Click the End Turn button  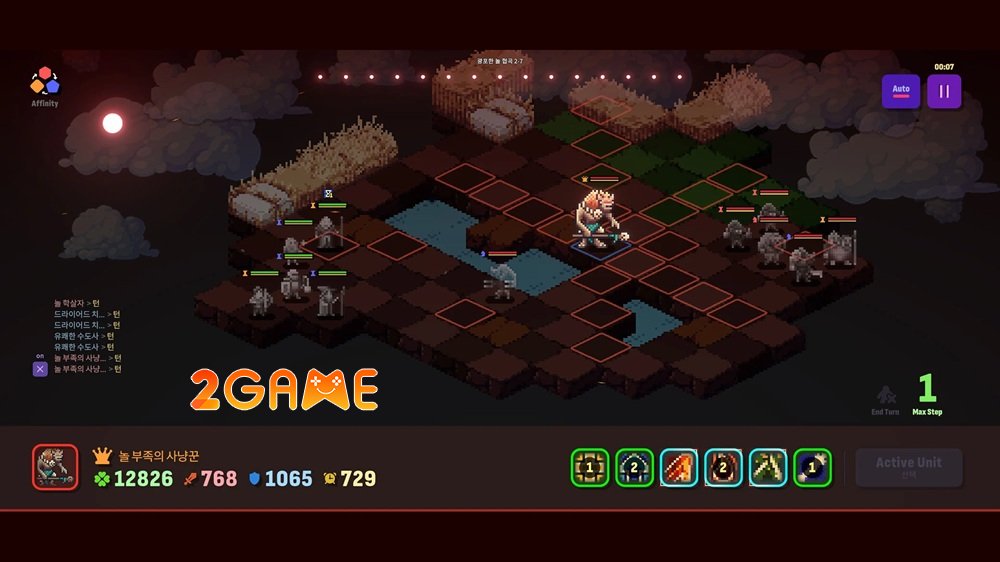[x=885, y=398]
